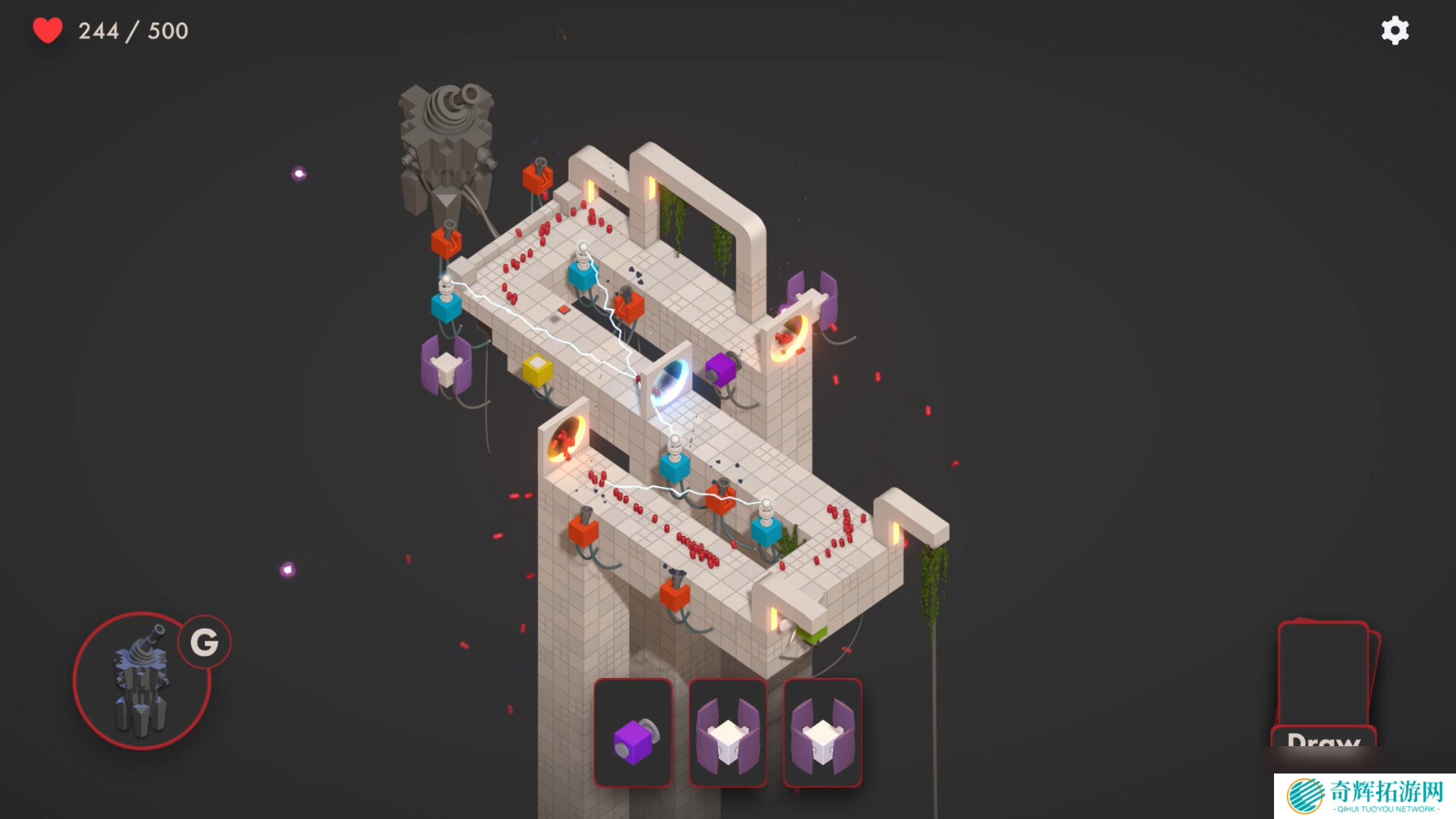The image size is (1456, 819).
Task: Open the settings gear menu
Action: pyautogui.click(x=1394, y=31)
